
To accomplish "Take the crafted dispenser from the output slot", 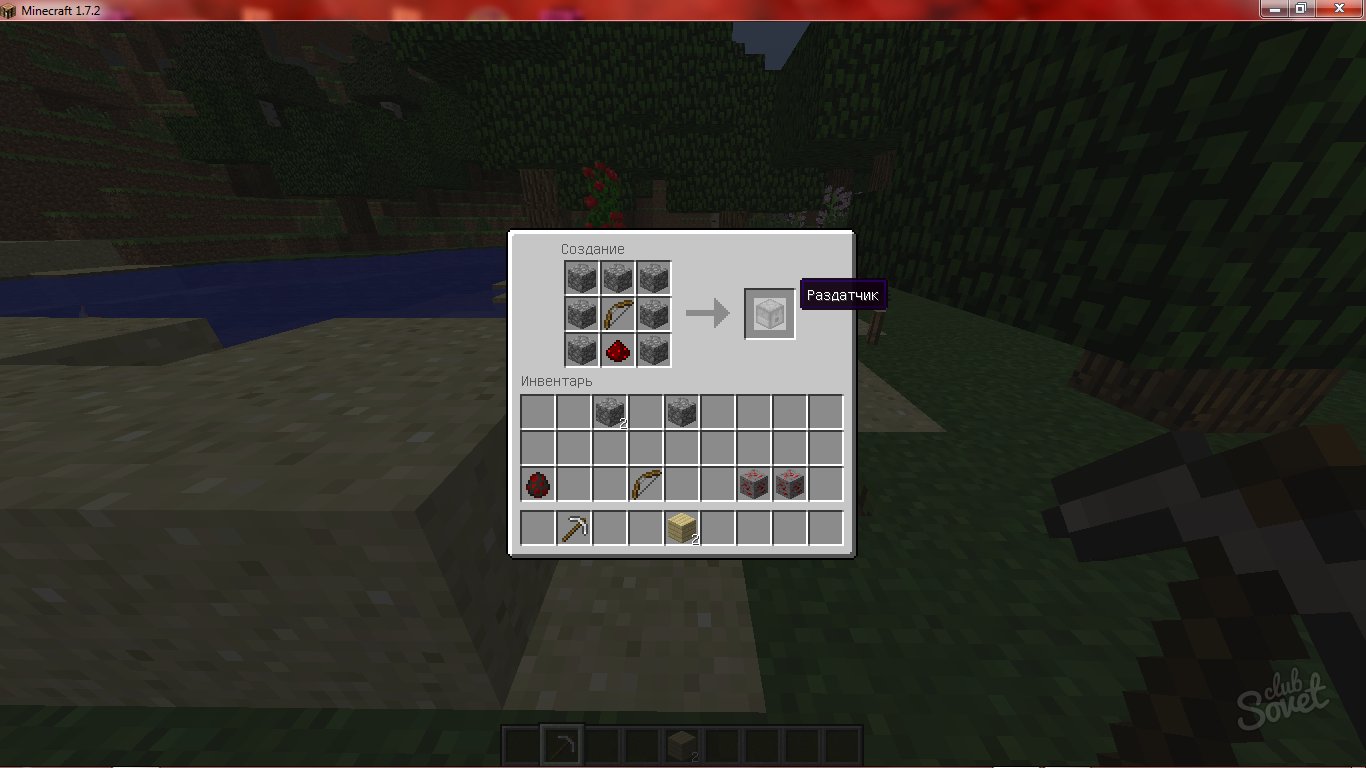I will pos(769,314).
